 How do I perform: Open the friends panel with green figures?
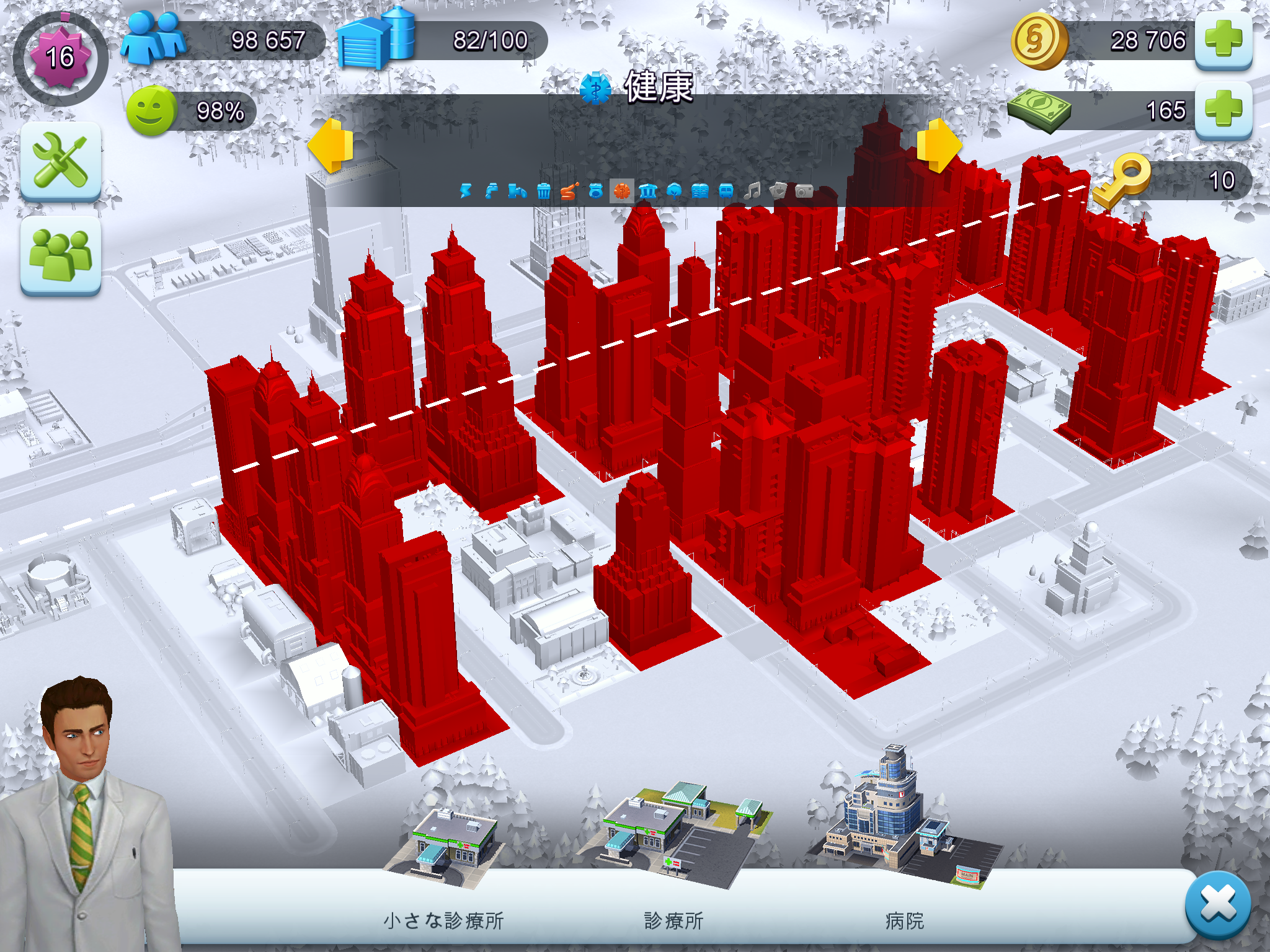(61, 255)
